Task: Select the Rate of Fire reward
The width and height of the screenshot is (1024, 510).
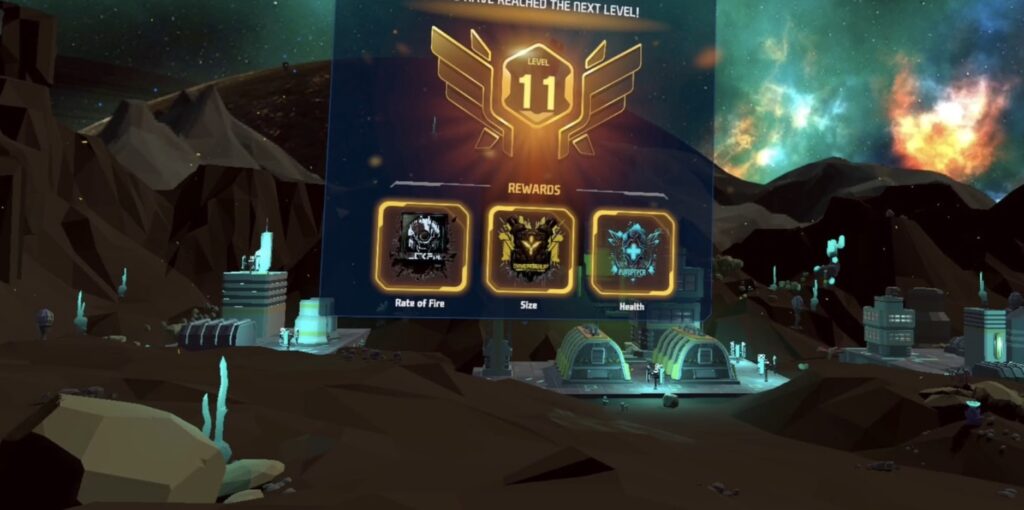Action: tap(422, 247)
